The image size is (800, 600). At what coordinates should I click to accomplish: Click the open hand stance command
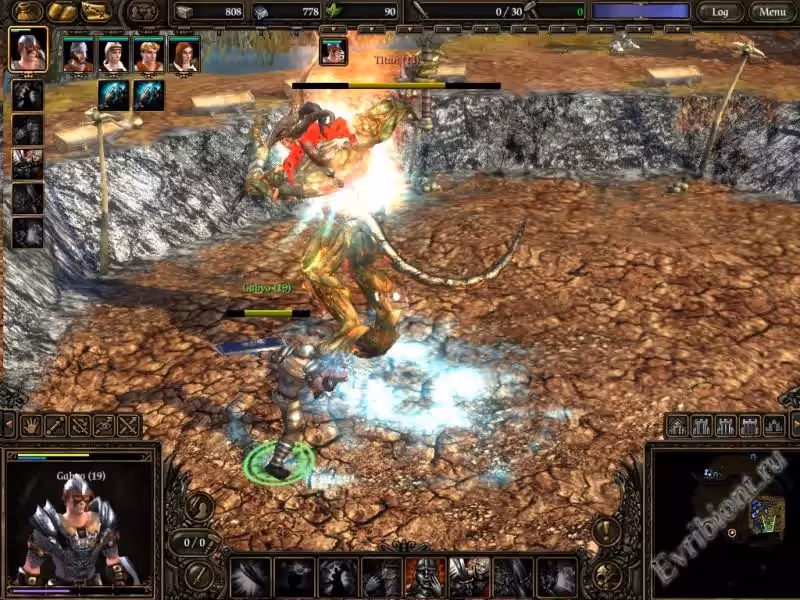[x=30, y=426]
